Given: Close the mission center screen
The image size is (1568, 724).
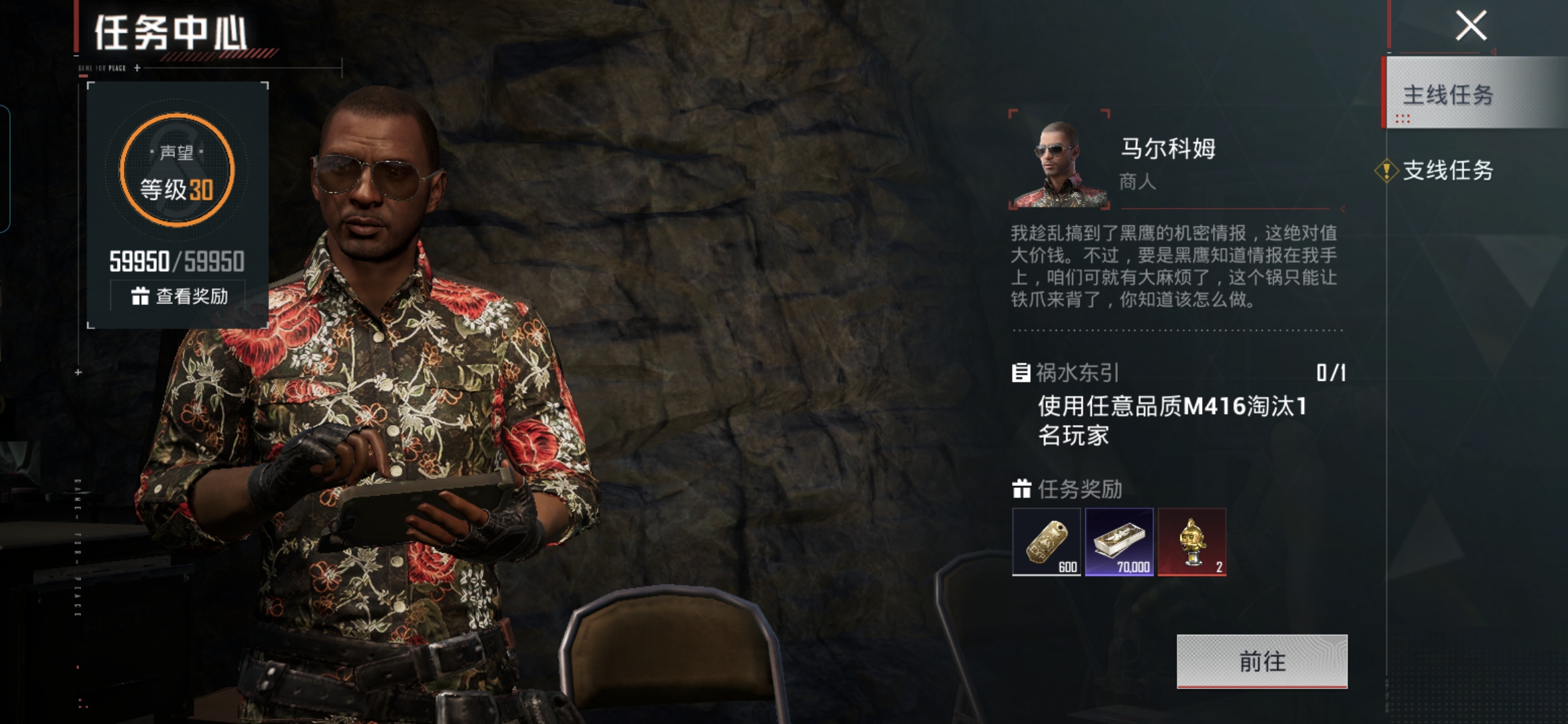Looking at the screenshot, I should [1471, 26].
